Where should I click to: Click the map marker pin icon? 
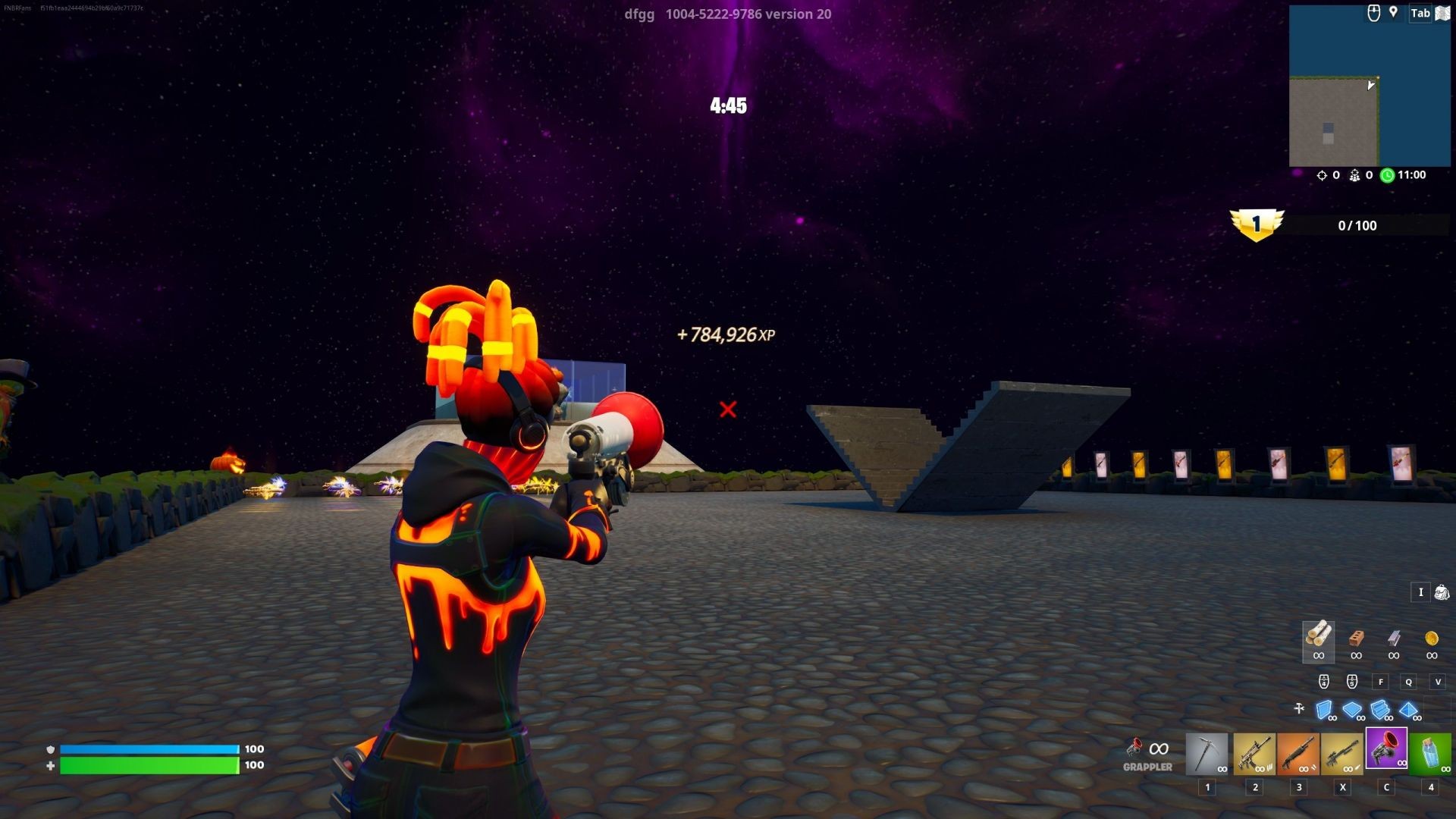1393,12
